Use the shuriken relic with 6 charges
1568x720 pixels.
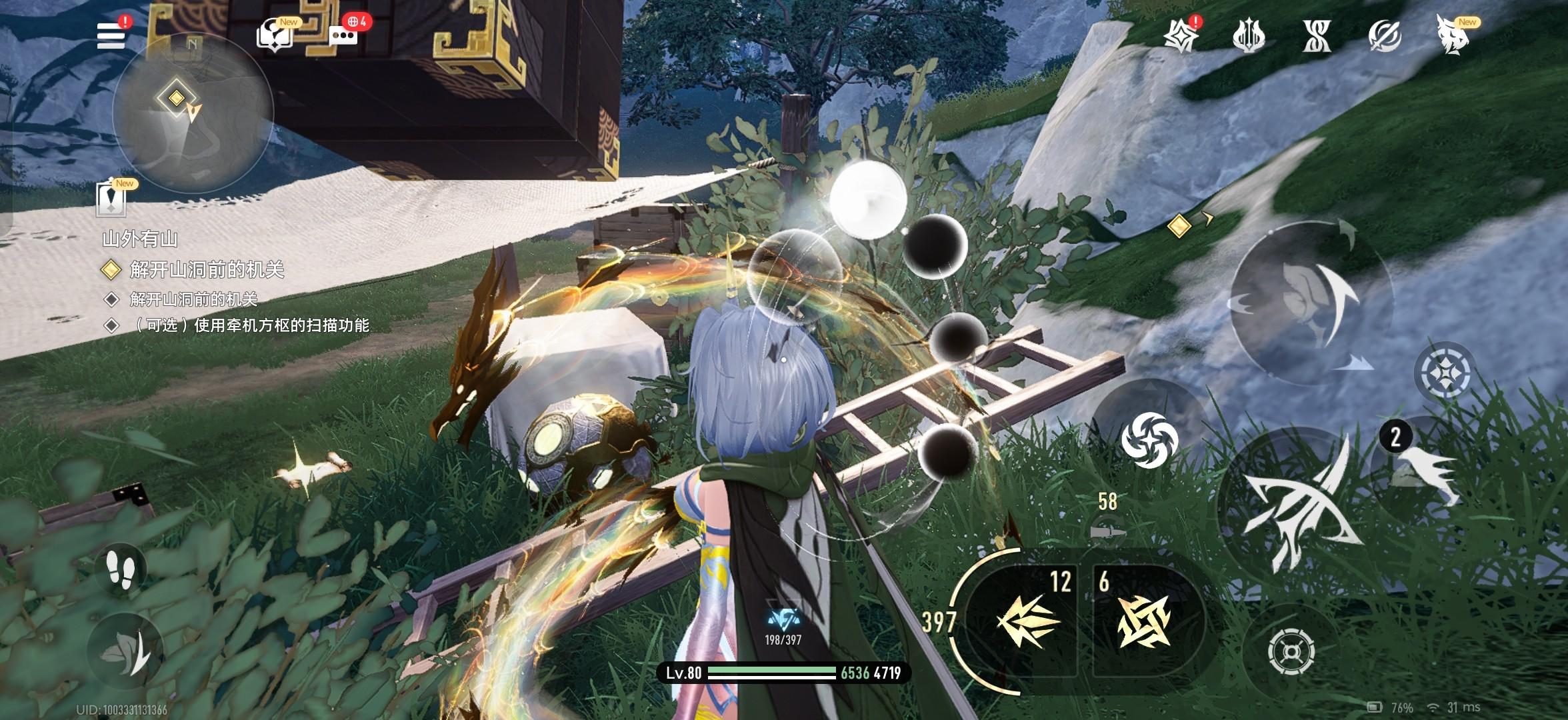pyautogui.click(x=1144, y=620)
